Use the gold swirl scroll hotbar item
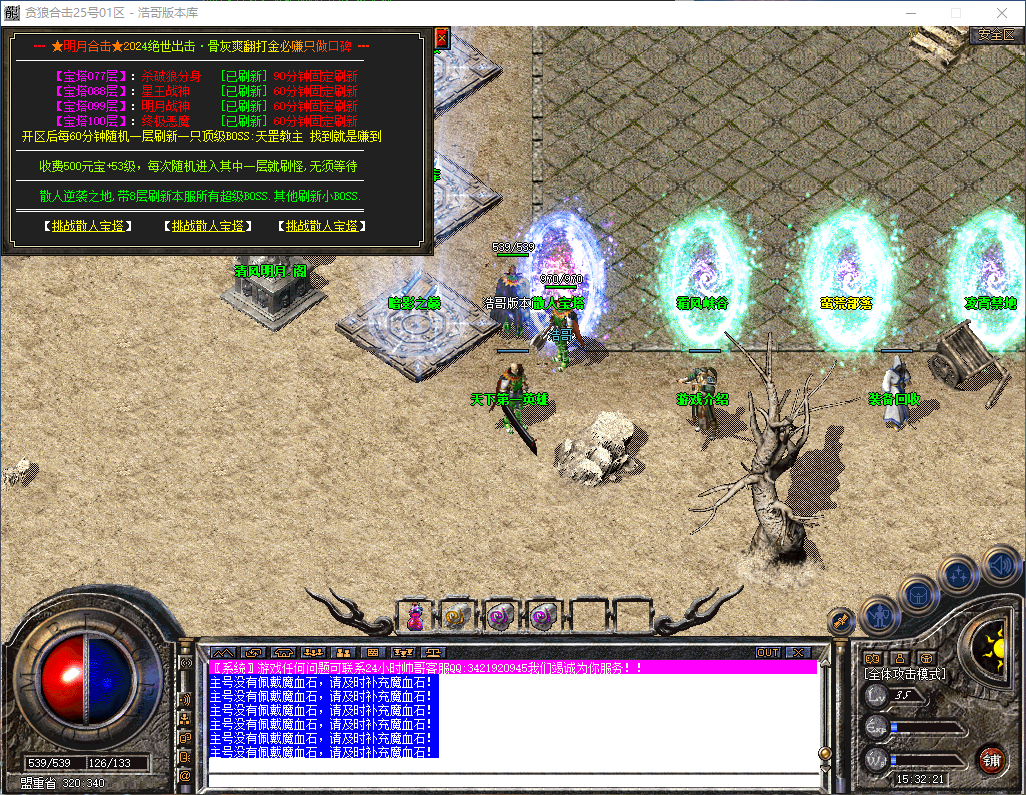Viewport: 1026px width, 795px height. [x=457, y=617]
